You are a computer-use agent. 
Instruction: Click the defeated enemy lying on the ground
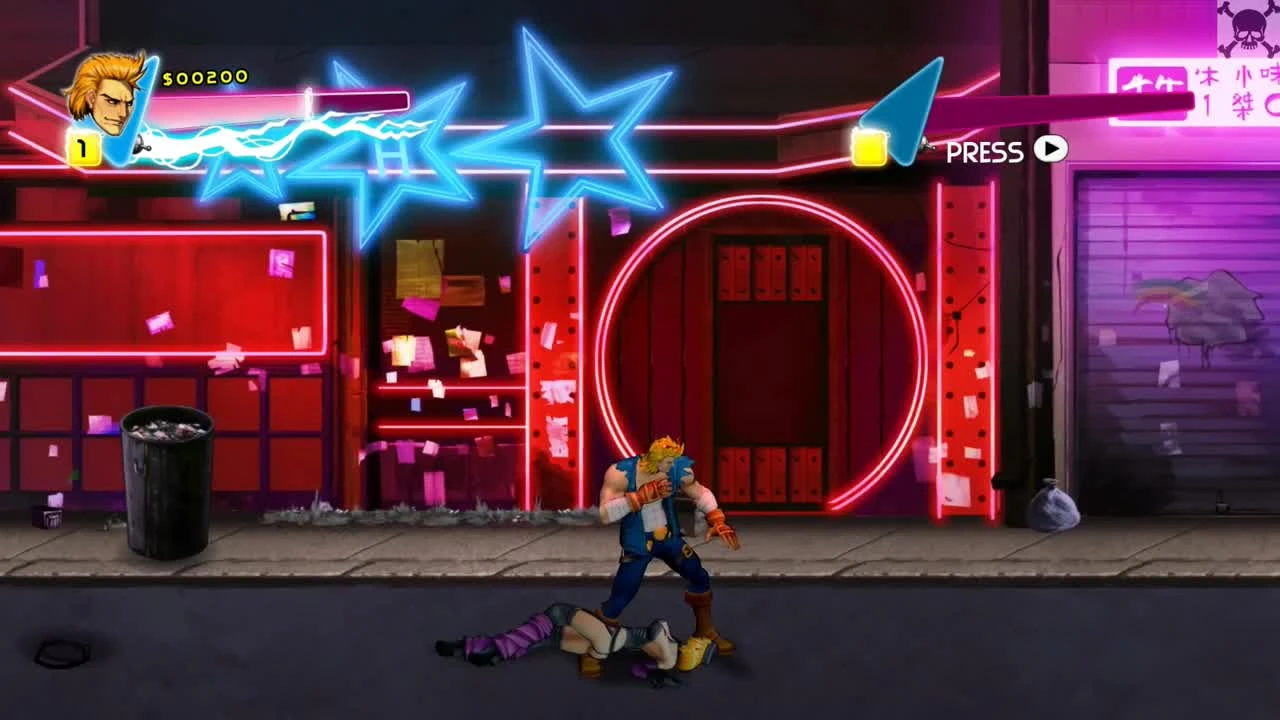570,635
